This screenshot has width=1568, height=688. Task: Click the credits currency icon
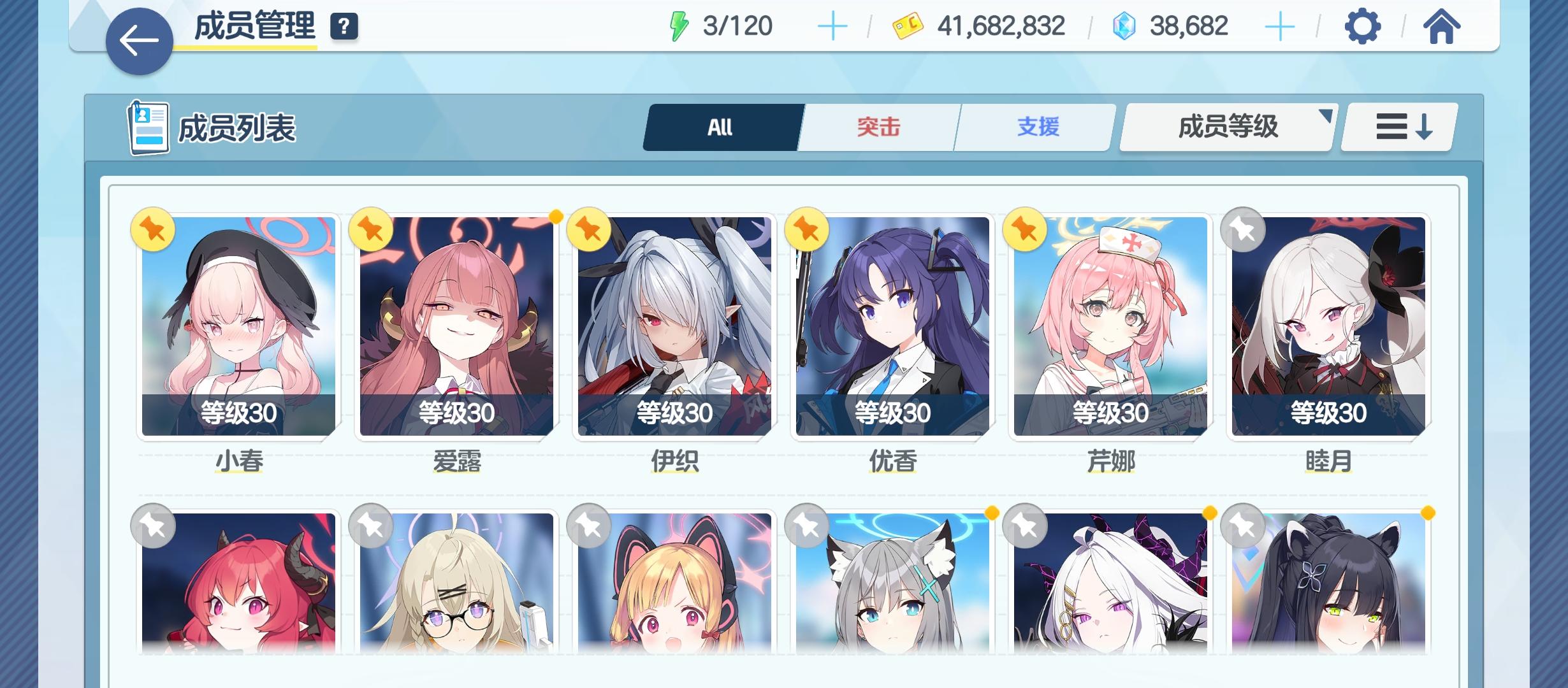coord(908,25)
